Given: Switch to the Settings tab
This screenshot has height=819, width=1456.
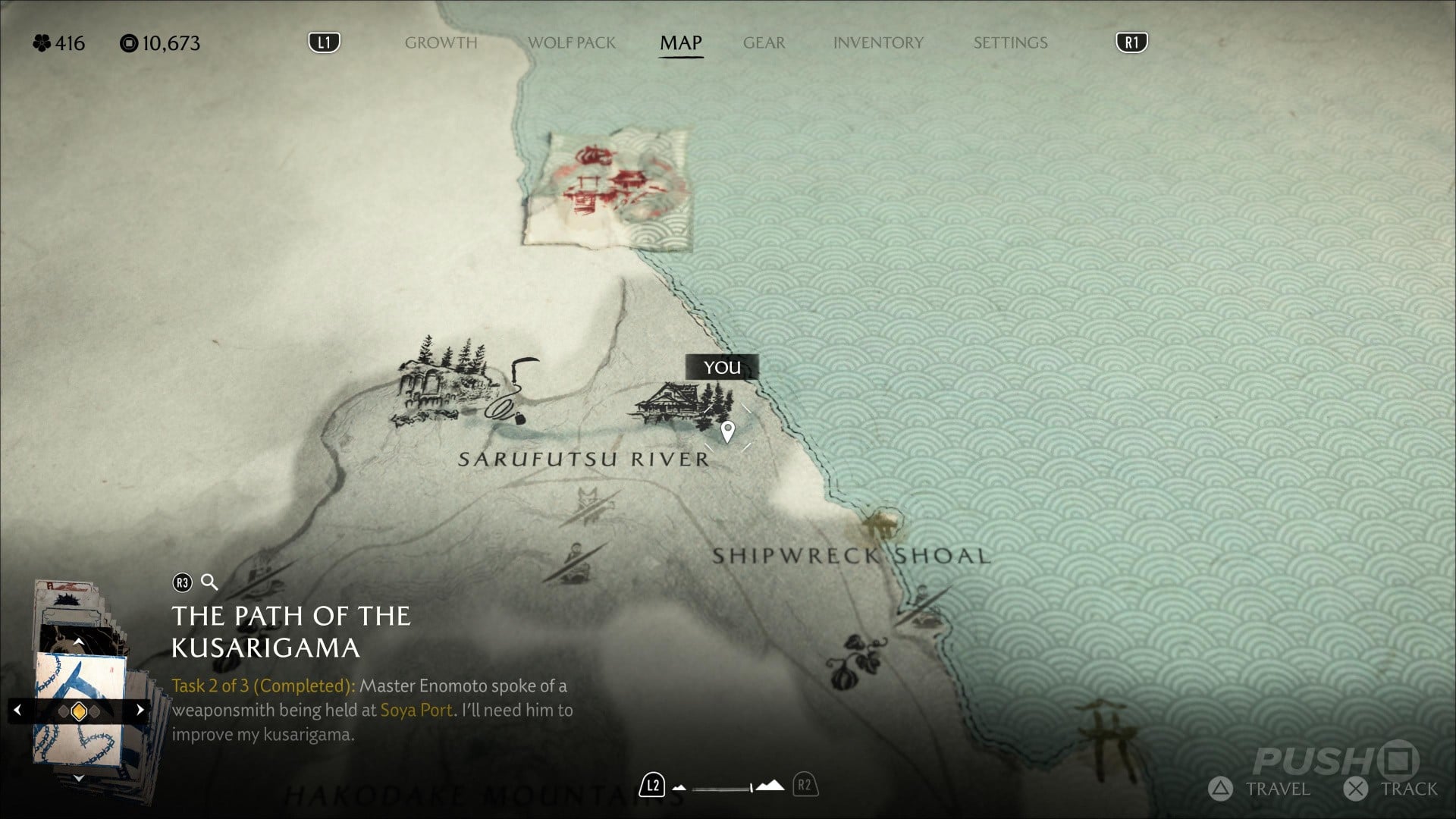Looking at the screenshot, I should [x=1010, y=43].
